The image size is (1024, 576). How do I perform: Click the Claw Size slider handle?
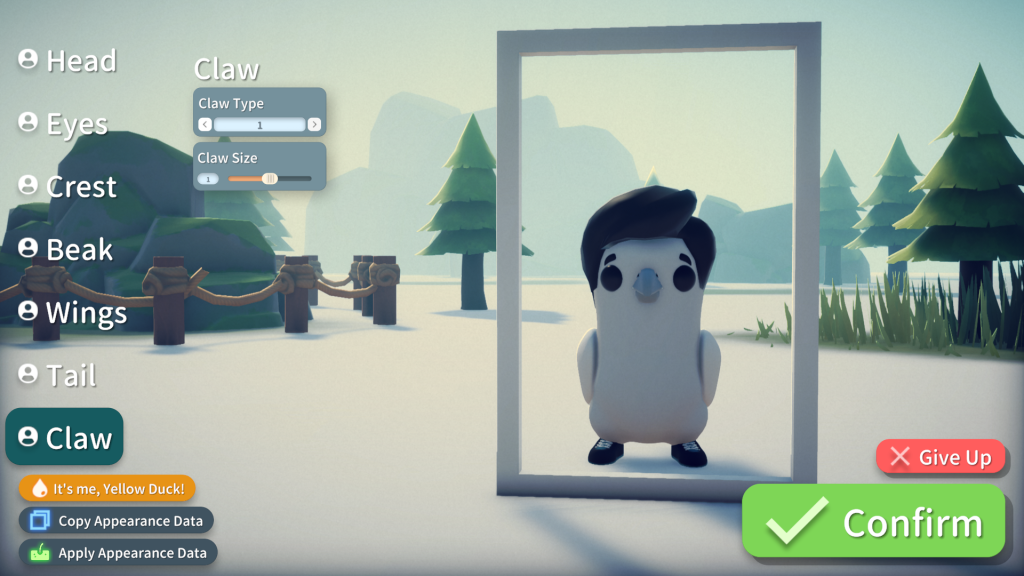click(269, 179)
